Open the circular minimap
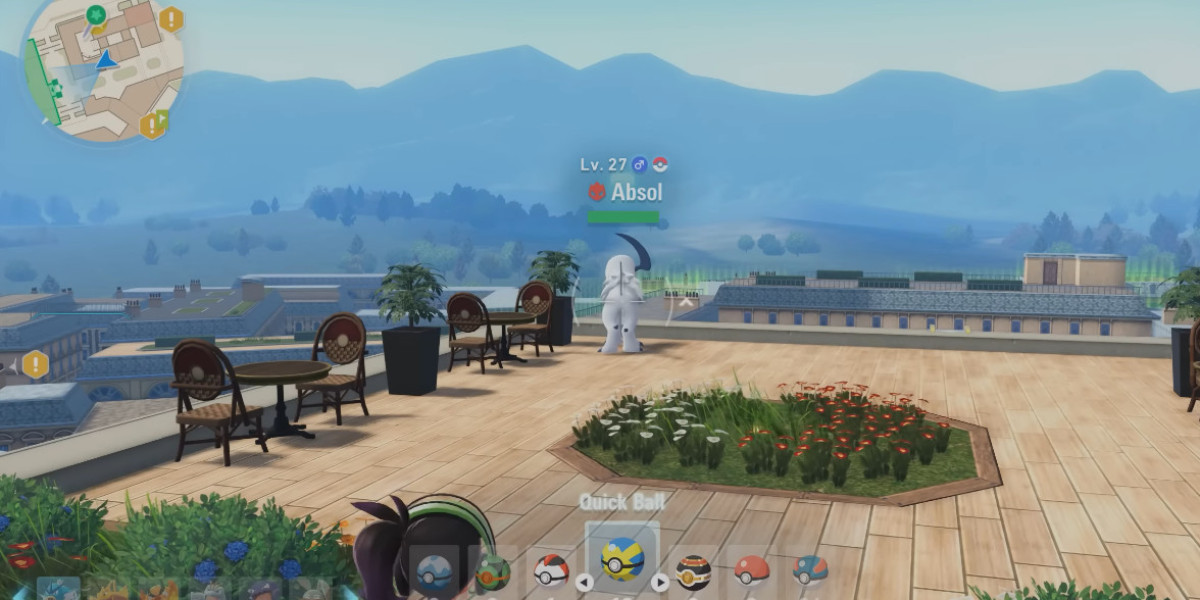Viewport: 1200px width, 600px height. coord(104,70)
